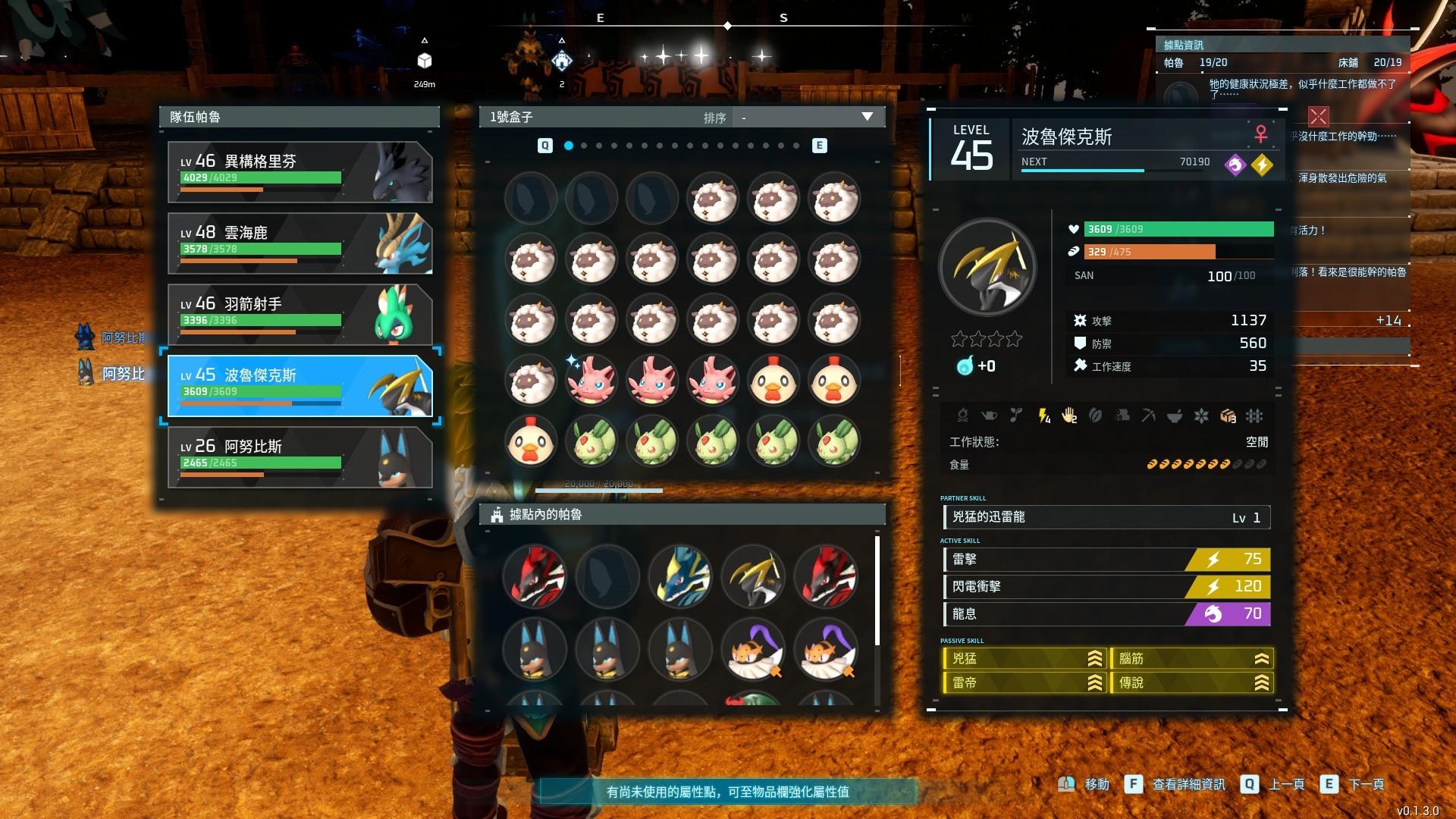Image resolution: width=1456 pixels, height=819 pixels.
Task: Close the notification with the red X
Action: 1318,116
